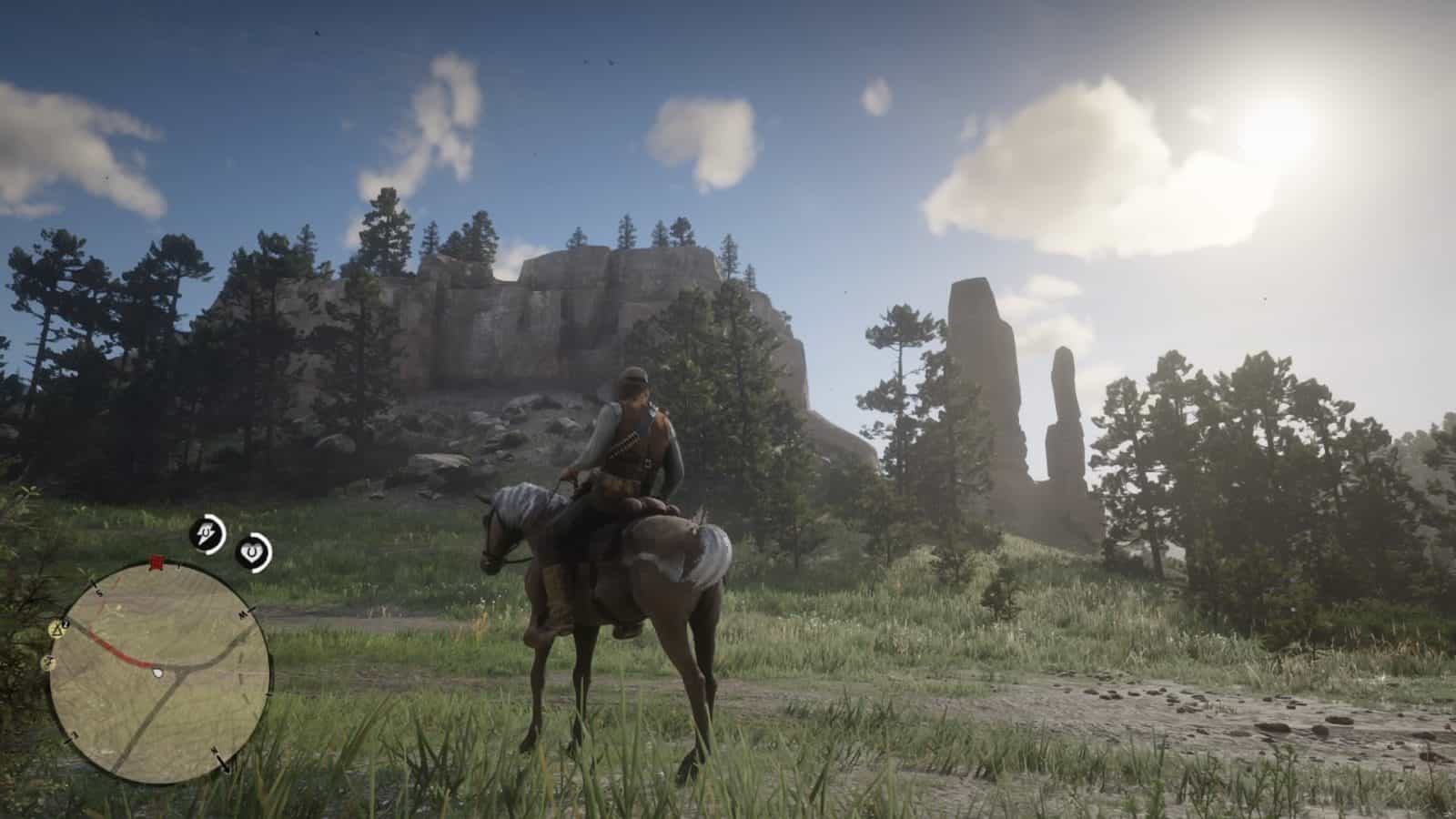
Task: Click the red waypoint flag above the minimap
Action: tap(156, 561)
